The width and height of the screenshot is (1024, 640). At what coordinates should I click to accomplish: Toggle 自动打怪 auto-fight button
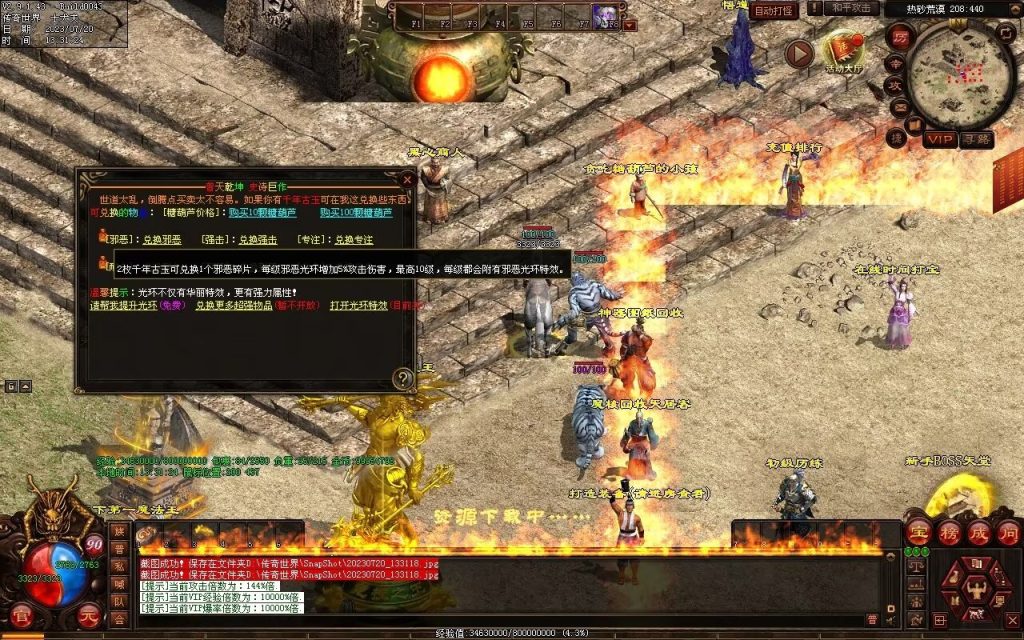point(775,11)
